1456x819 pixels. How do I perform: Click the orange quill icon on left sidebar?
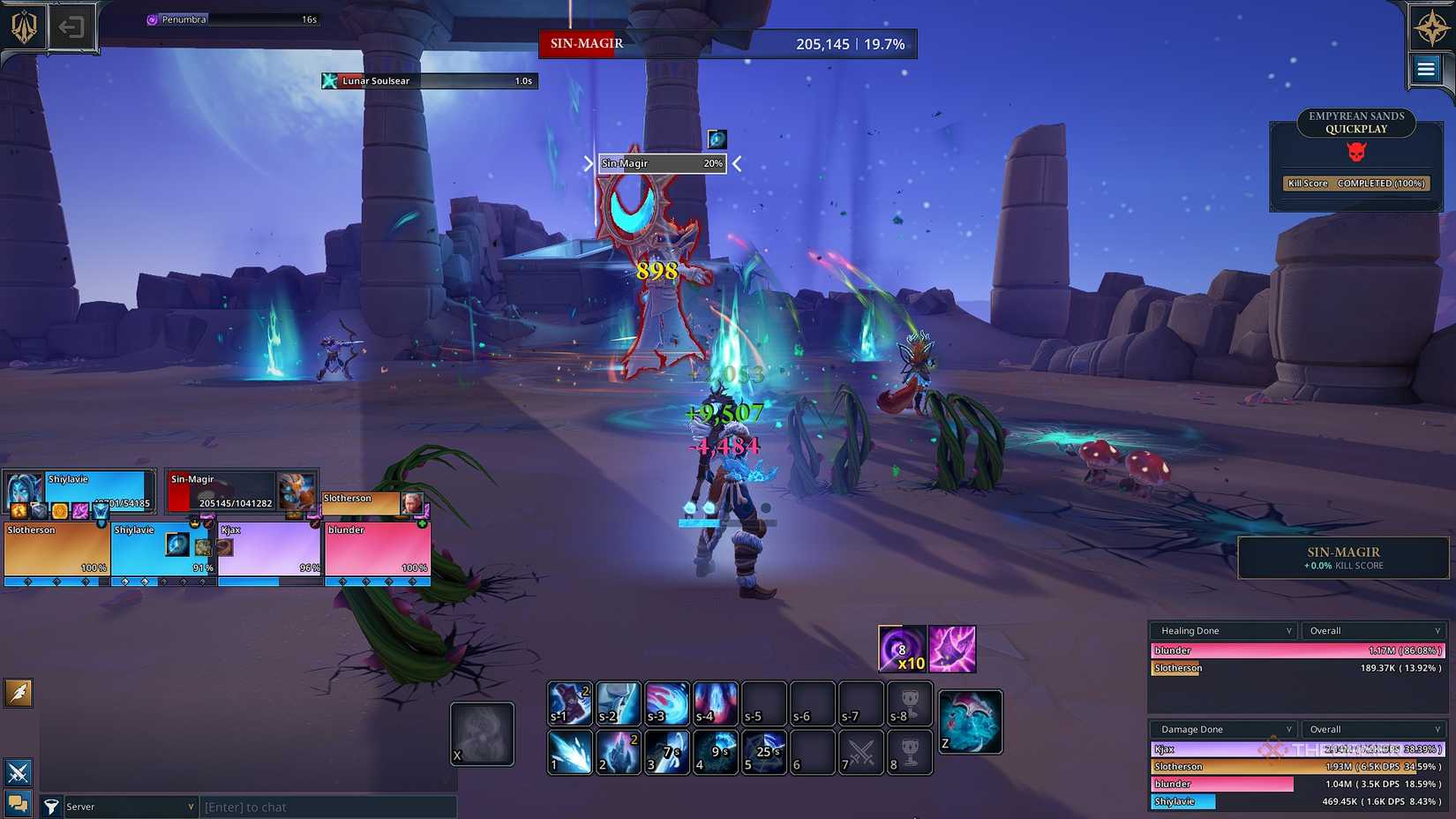pos(18,694)
